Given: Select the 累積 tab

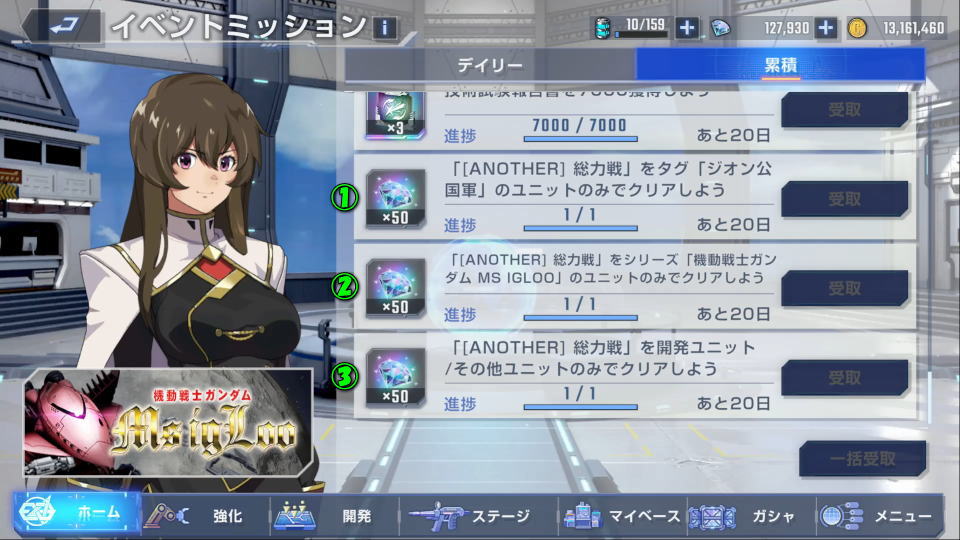Looking at the screenshot, I should coord(780,66).
